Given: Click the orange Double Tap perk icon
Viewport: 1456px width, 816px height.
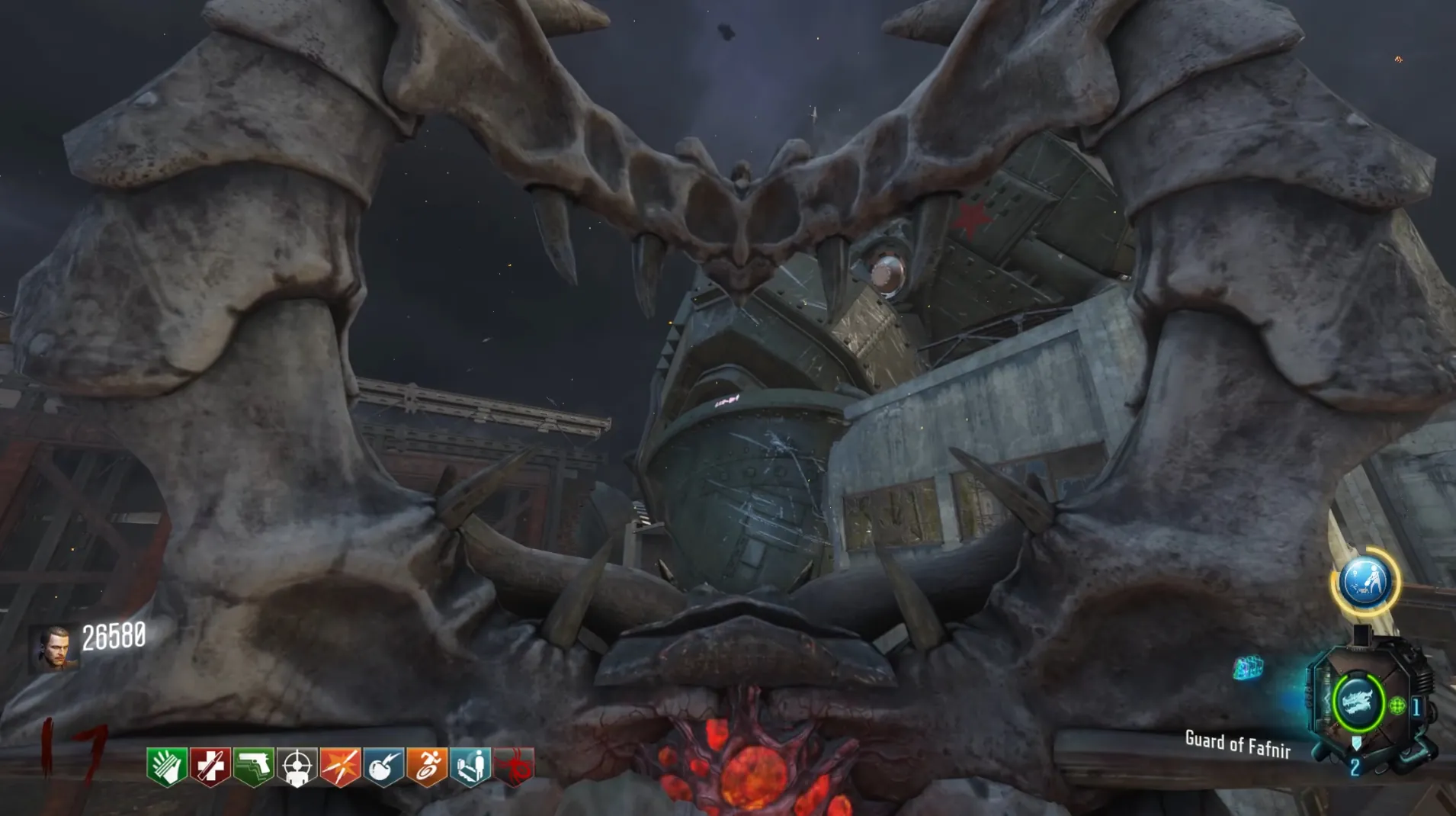Looking at the screenshot, I should (x=340, y=766).
